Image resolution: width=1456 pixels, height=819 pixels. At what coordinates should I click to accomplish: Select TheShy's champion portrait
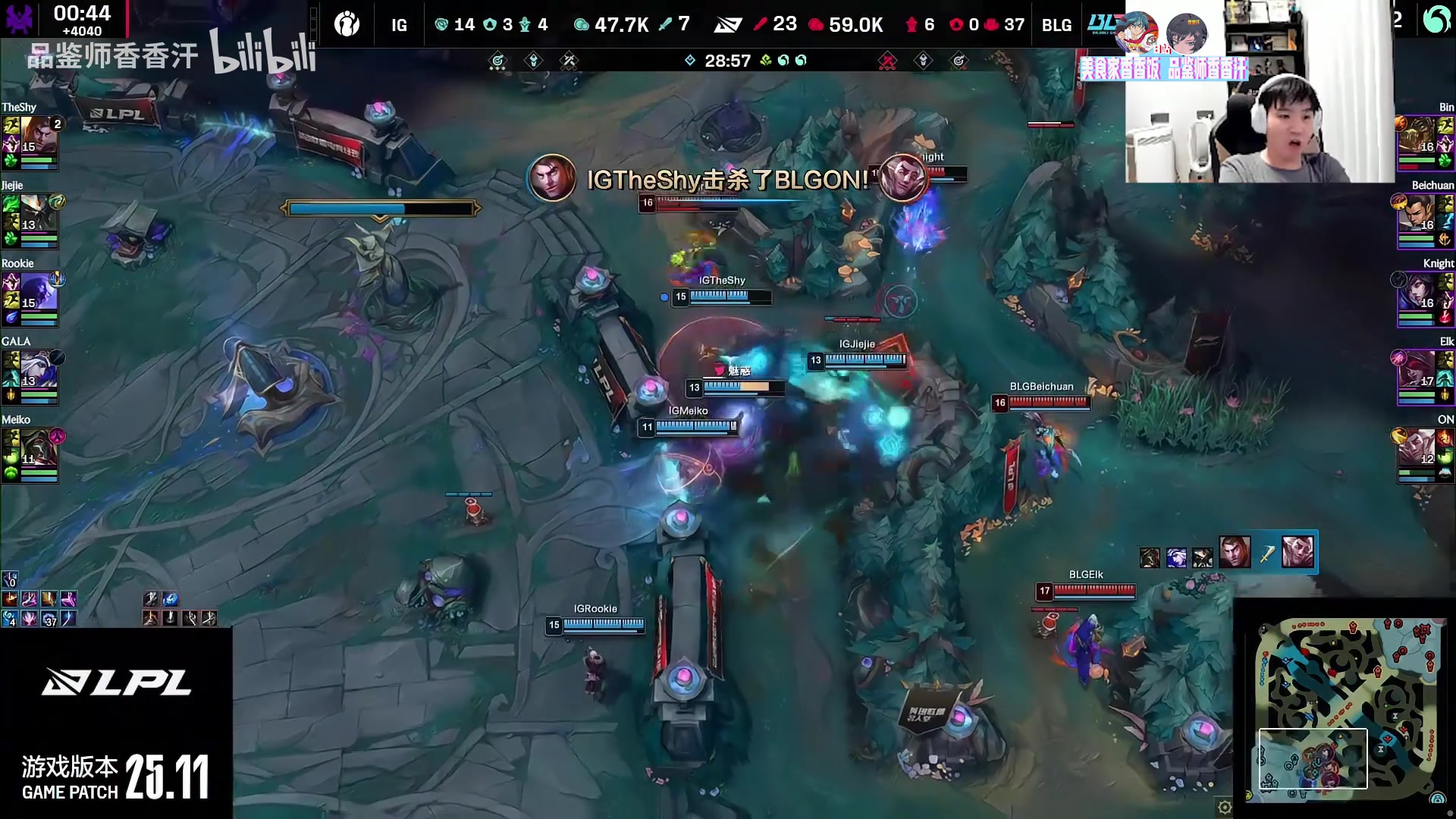(x=38, y=136)
